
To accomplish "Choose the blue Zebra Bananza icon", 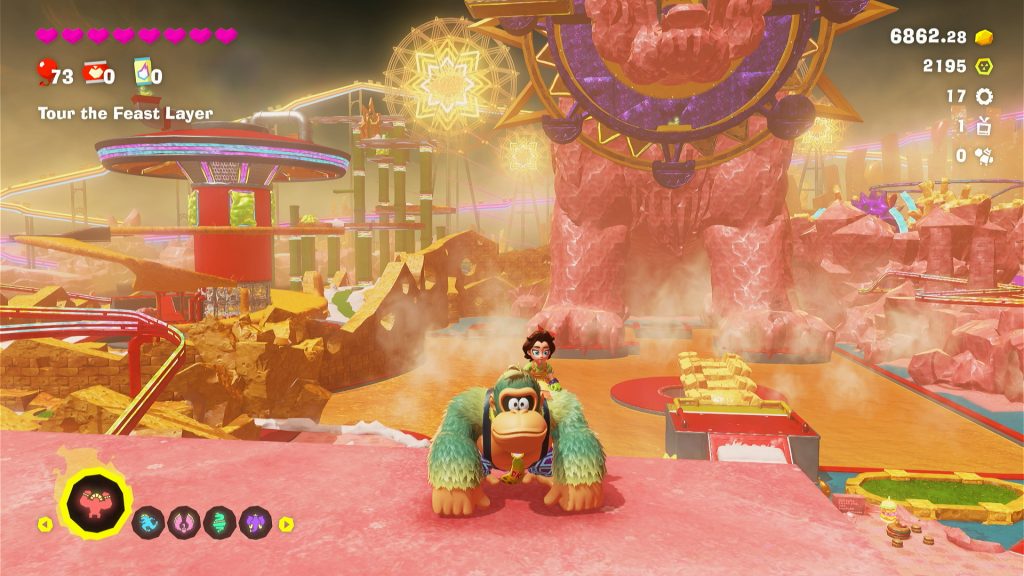I will [148, 523].
